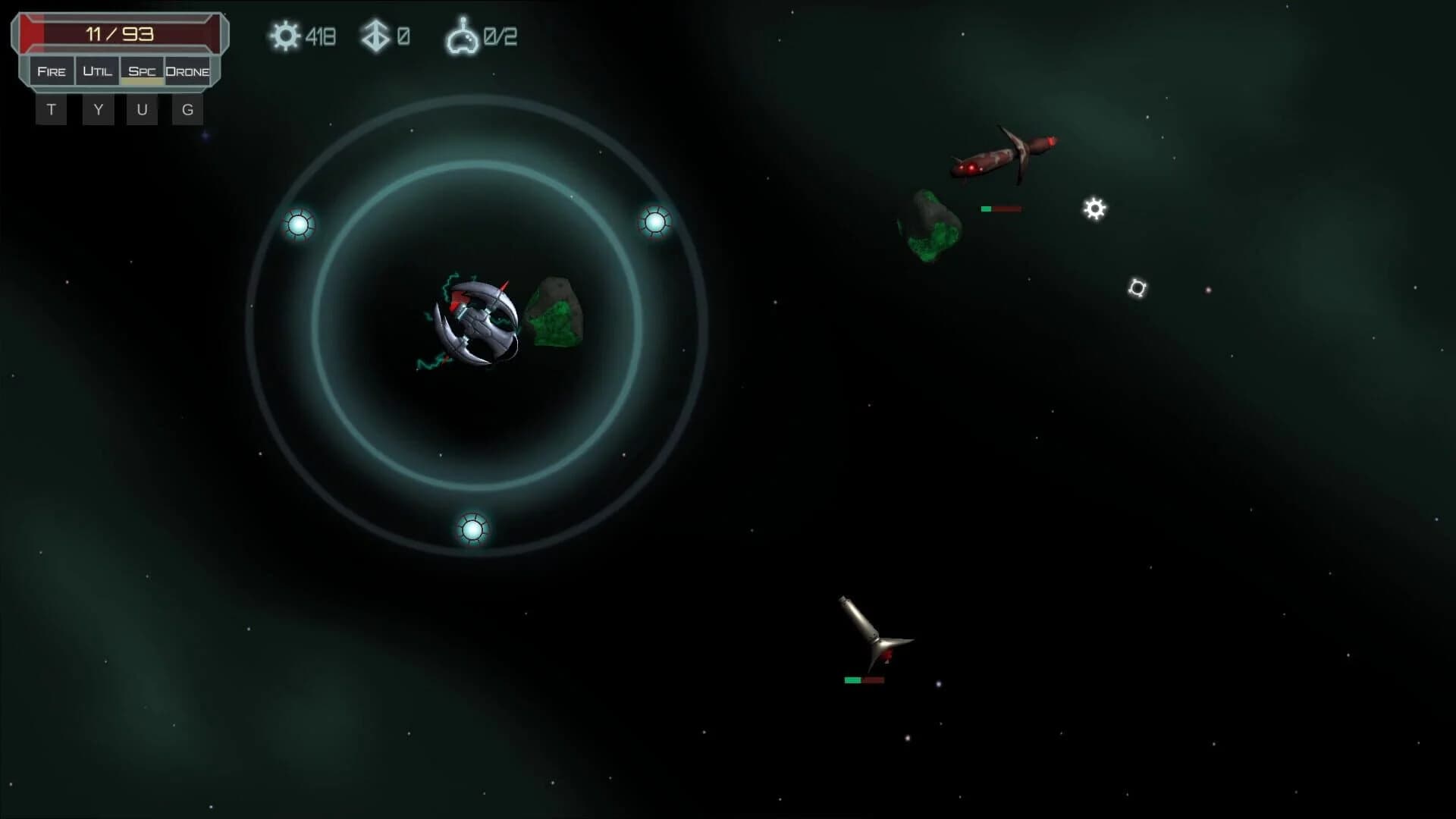The width and height of the screenshot is (1456, 819).
Task: Click the glowing orbital node at bottom of ring
Action: [x=472, y=530]
